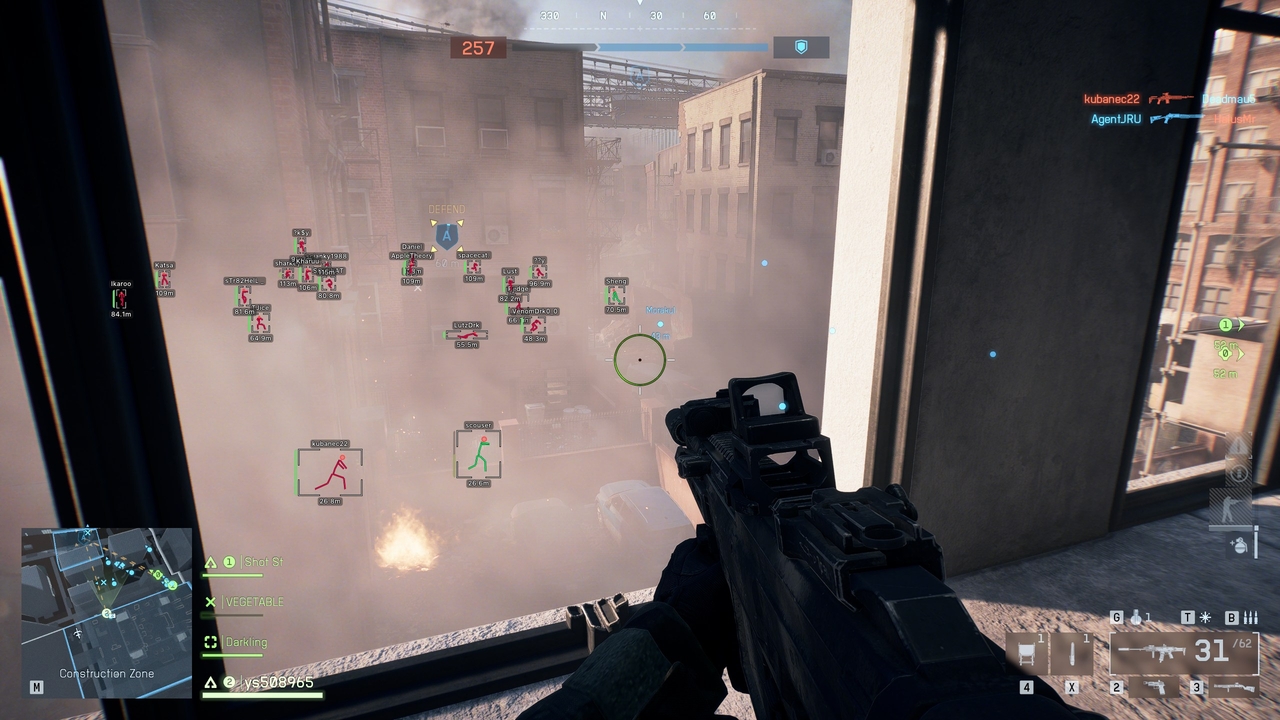
Task: Select the shotgun in weapon slot 3
Action: click(x=1235, y=687)
